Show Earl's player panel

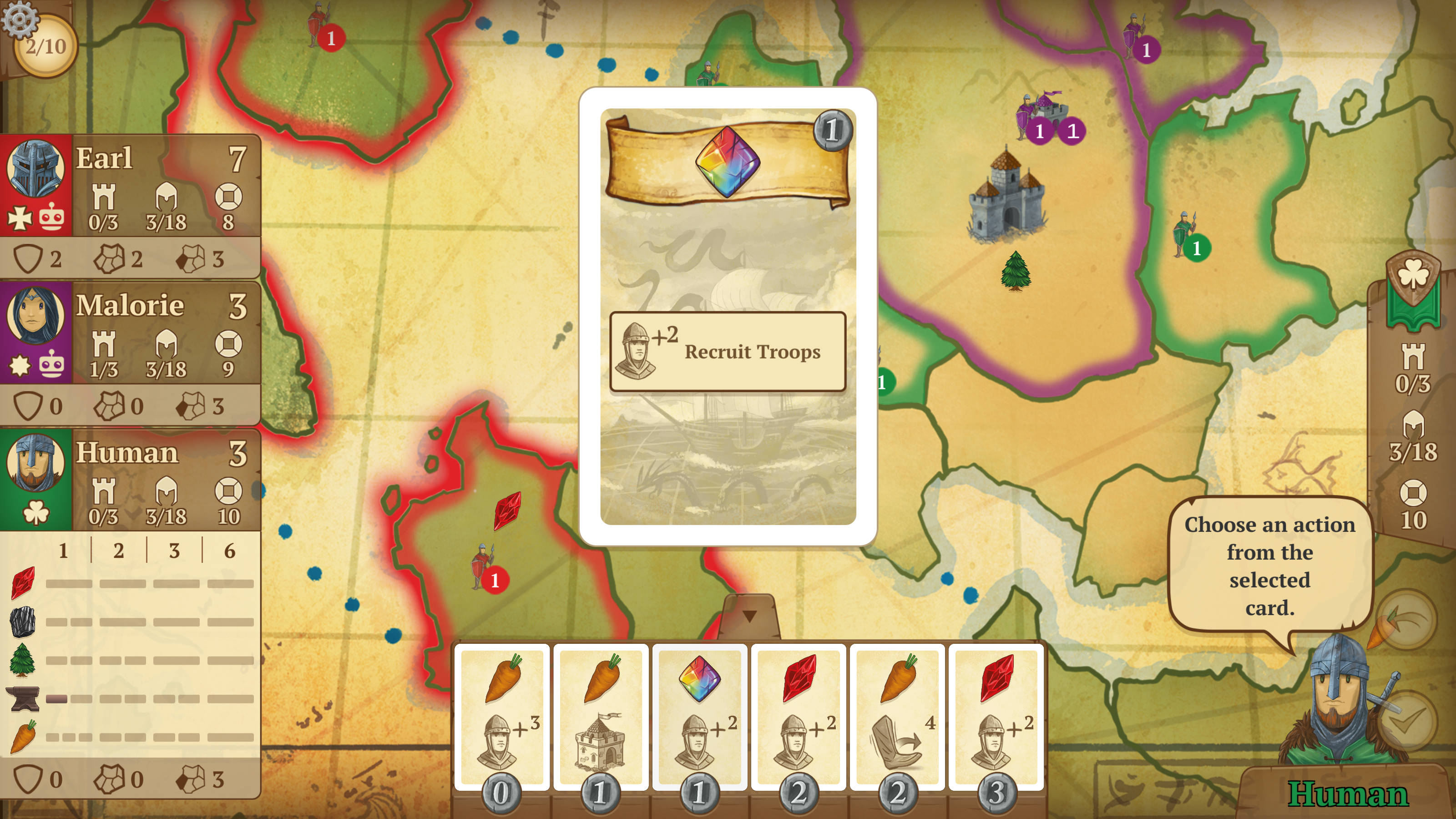[130, 184]
